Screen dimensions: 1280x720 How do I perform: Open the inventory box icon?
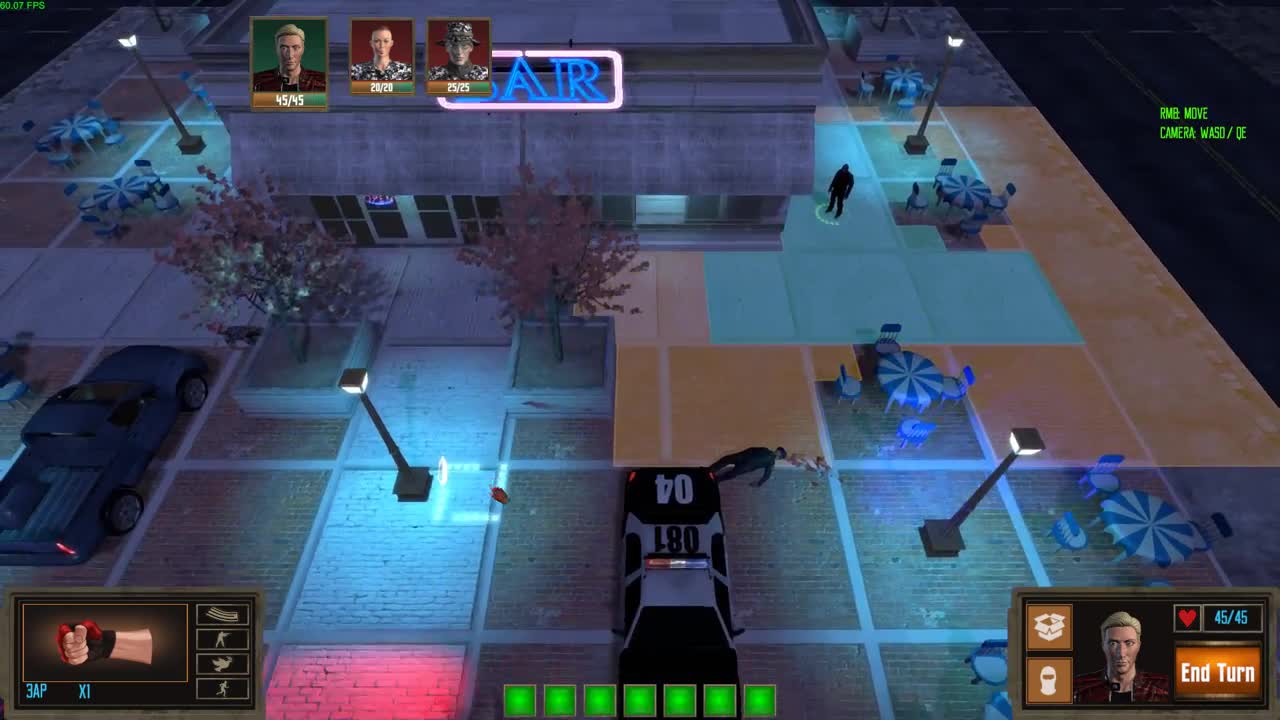[1049, 628]
